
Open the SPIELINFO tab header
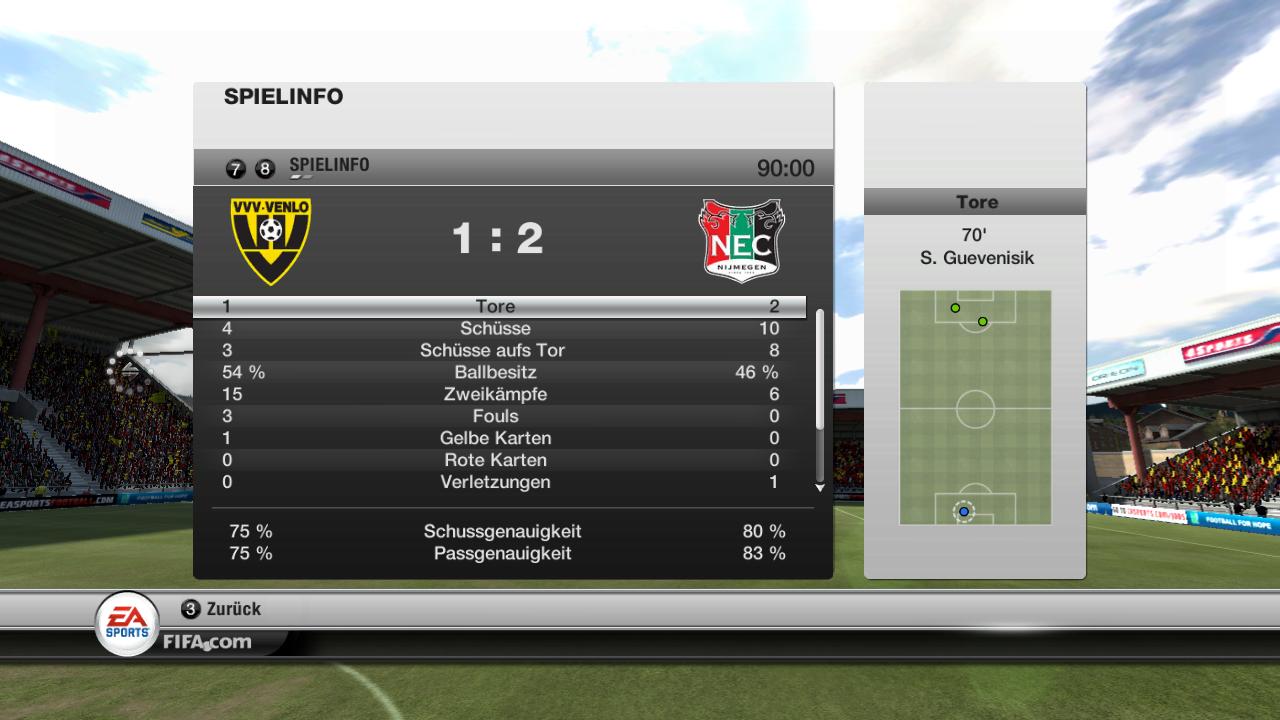click(329, 166)
